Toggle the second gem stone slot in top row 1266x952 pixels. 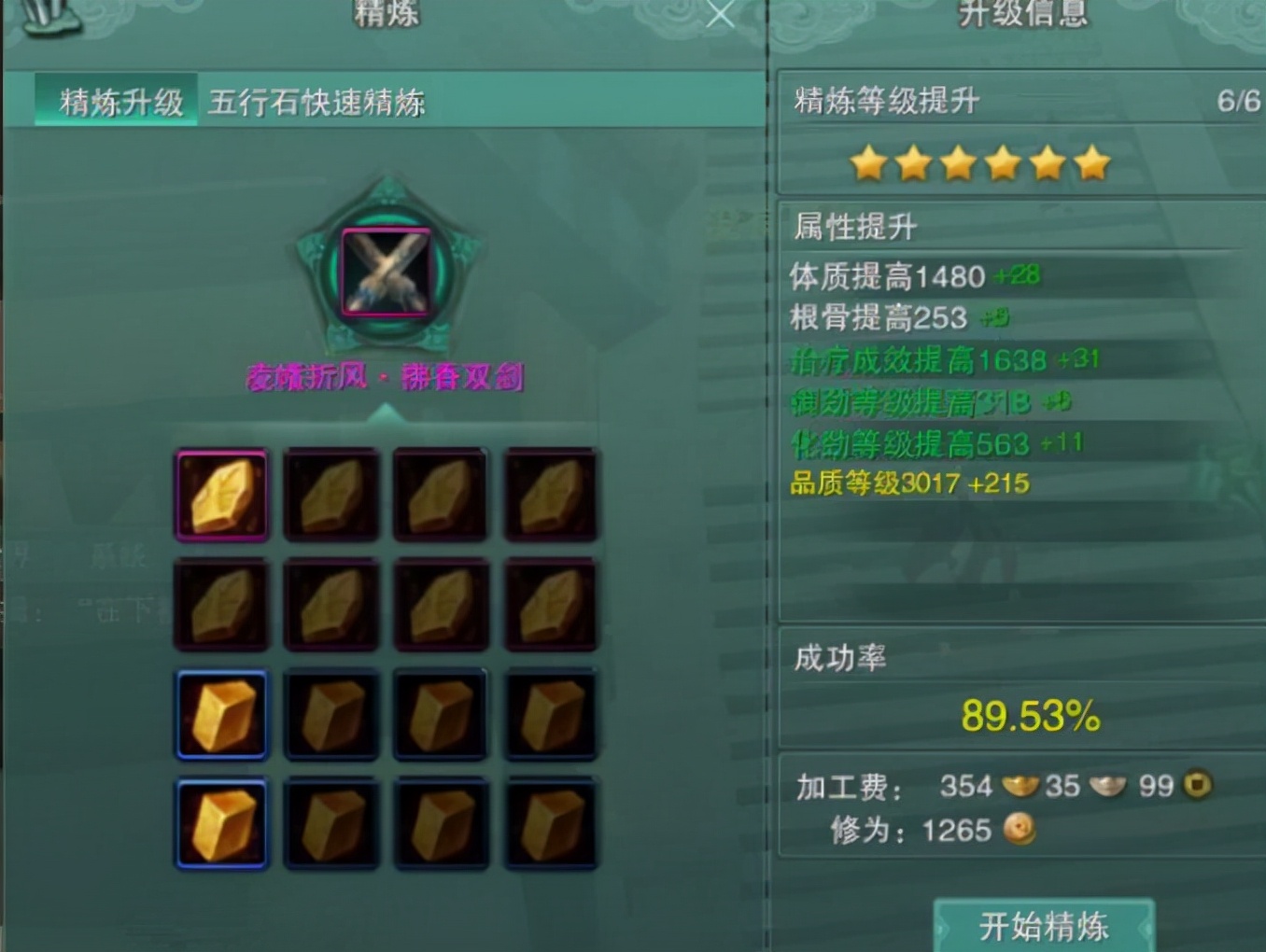[x=331, y=496]
